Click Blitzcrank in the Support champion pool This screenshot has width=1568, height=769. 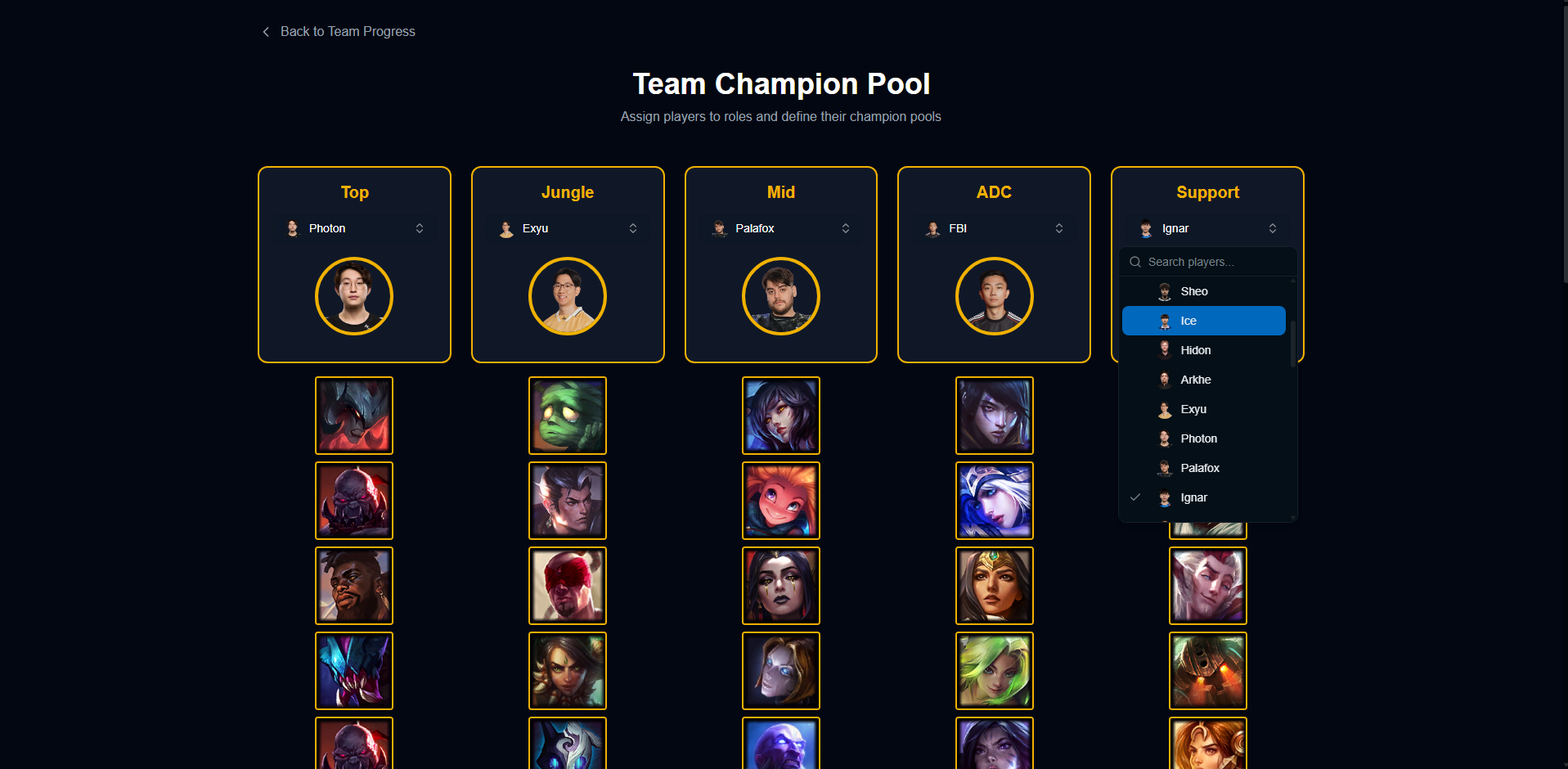(1208, 671)
